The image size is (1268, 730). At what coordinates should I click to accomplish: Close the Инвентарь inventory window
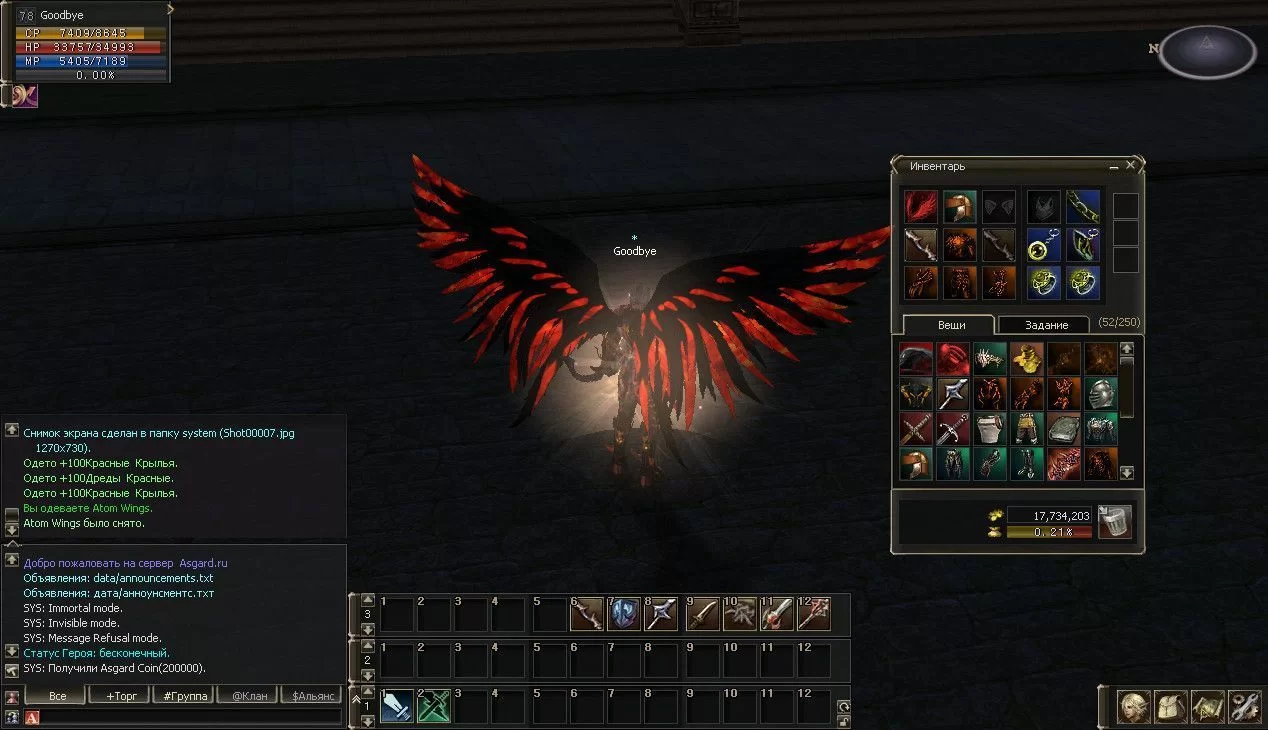[1131, 166]
